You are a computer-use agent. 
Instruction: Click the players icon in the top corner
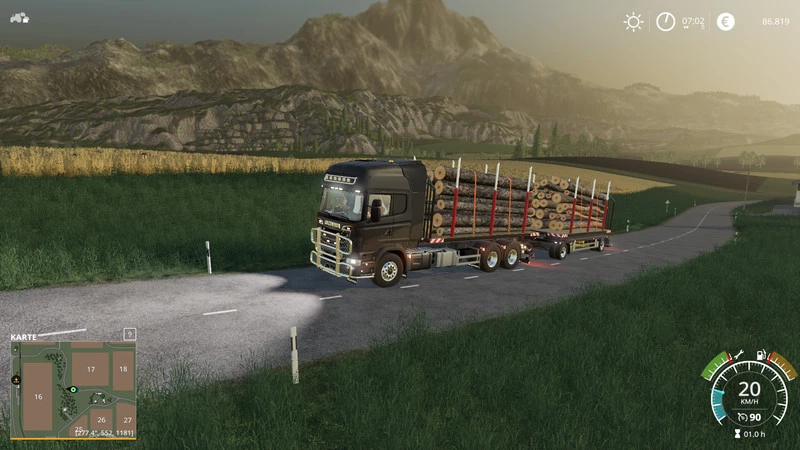coord(19,17)
